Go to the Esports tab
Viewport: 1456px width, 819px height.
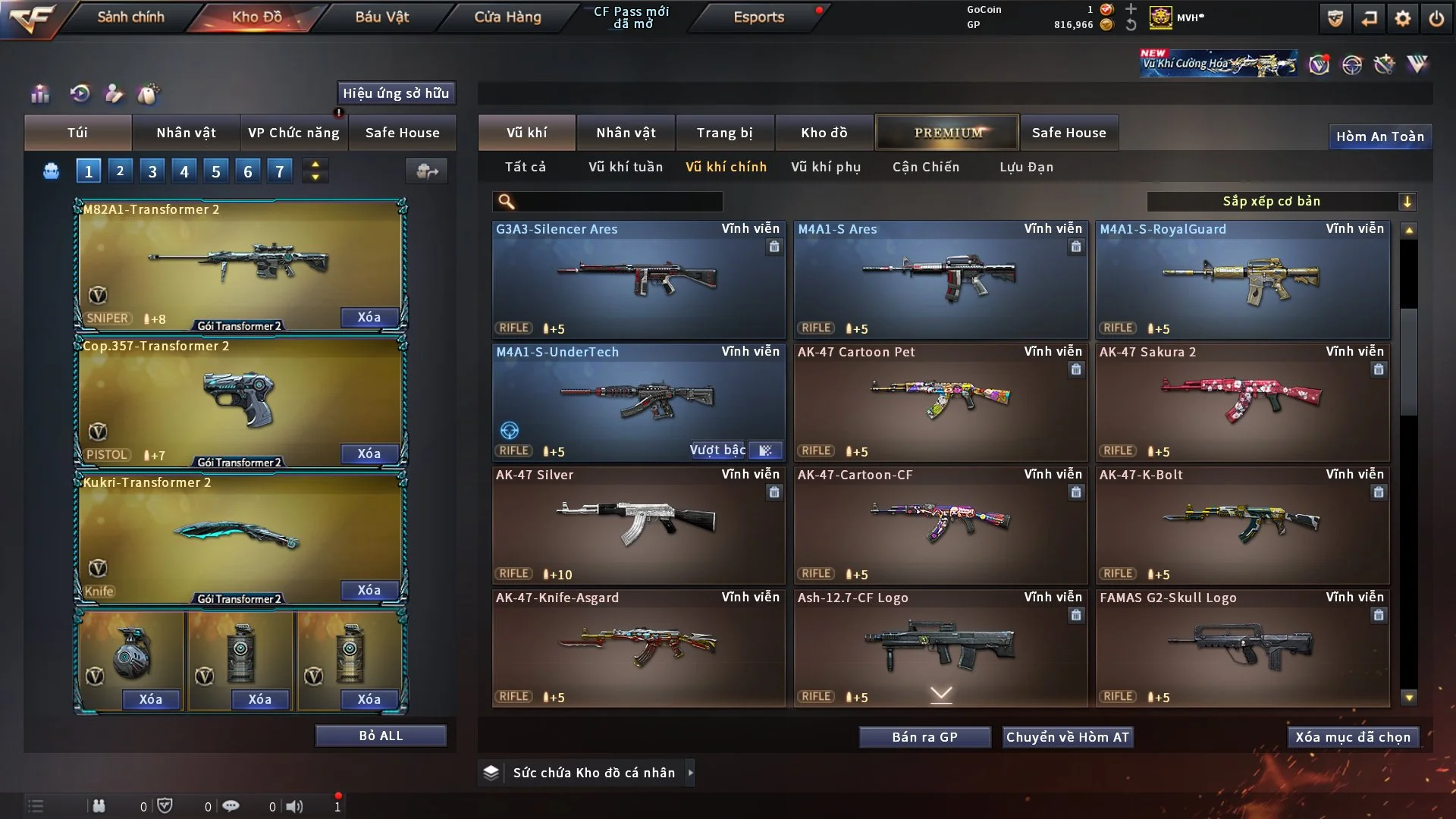click(x=758, y=17)
